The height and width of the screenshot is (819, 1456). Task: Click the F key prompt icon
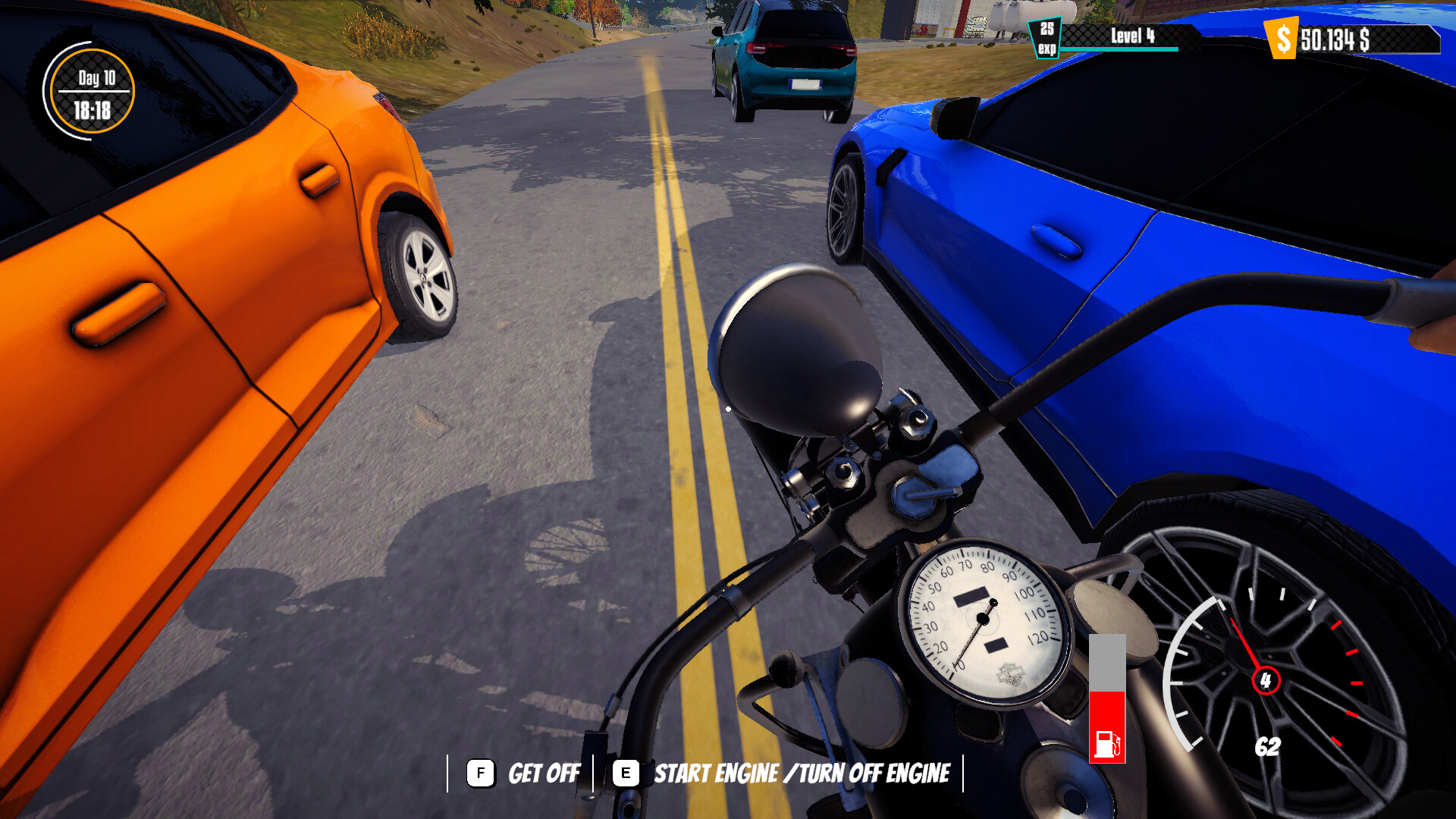(481, 773)
